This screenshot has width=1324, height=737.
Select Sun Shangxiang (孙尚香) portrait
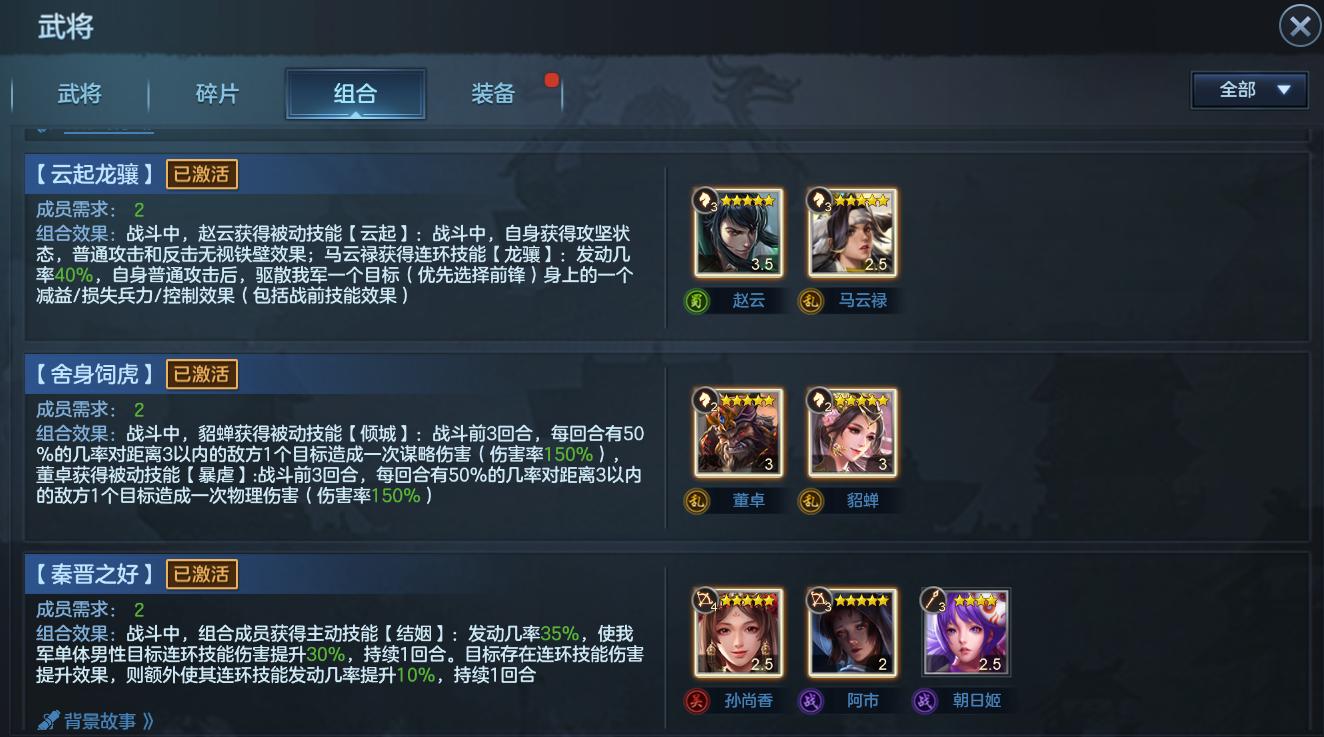[737, 632]
